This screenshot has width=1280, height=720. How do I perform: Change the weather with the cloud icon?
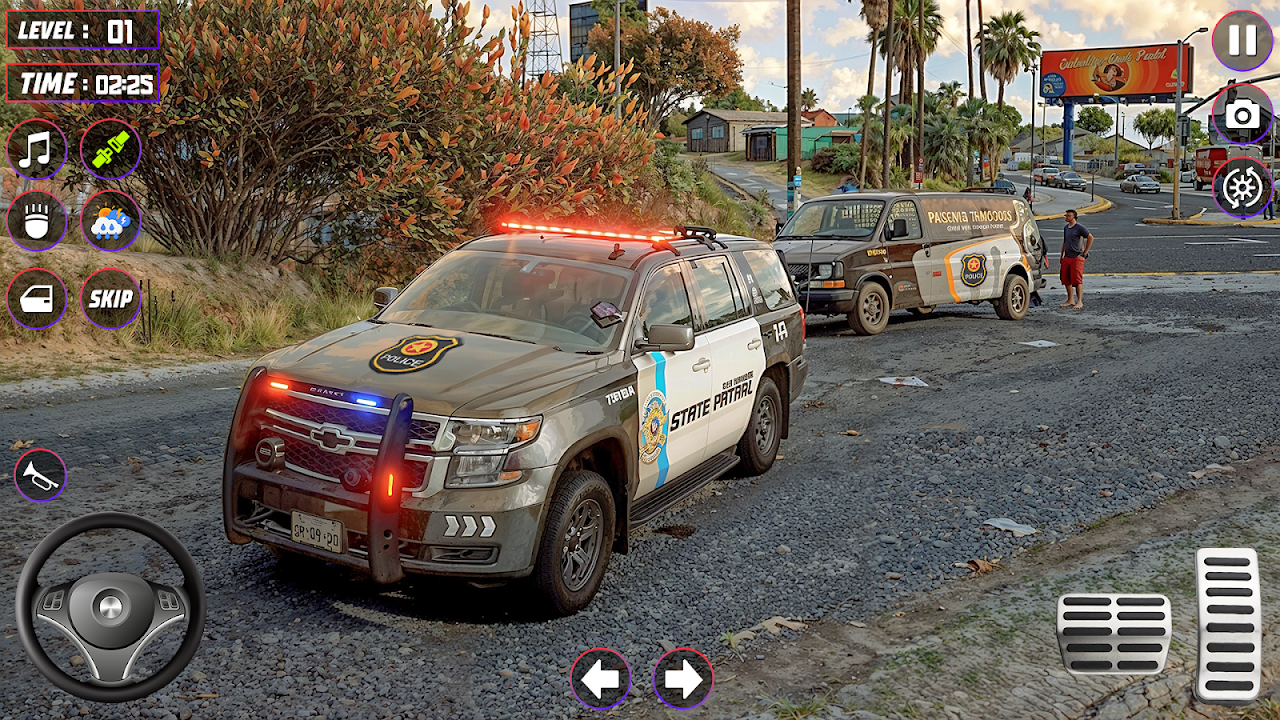pos(110,221)
